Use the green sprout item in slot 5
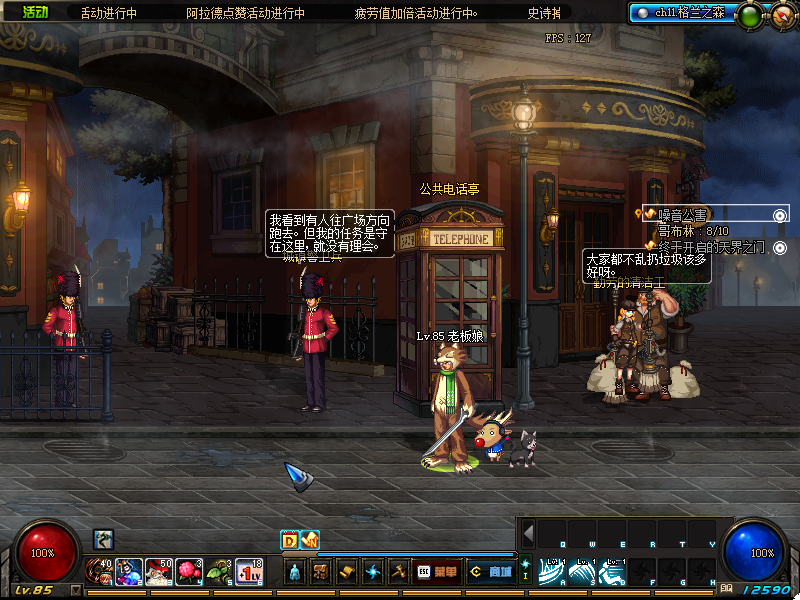This screenshot has height=600, width=800. point(219,572)
